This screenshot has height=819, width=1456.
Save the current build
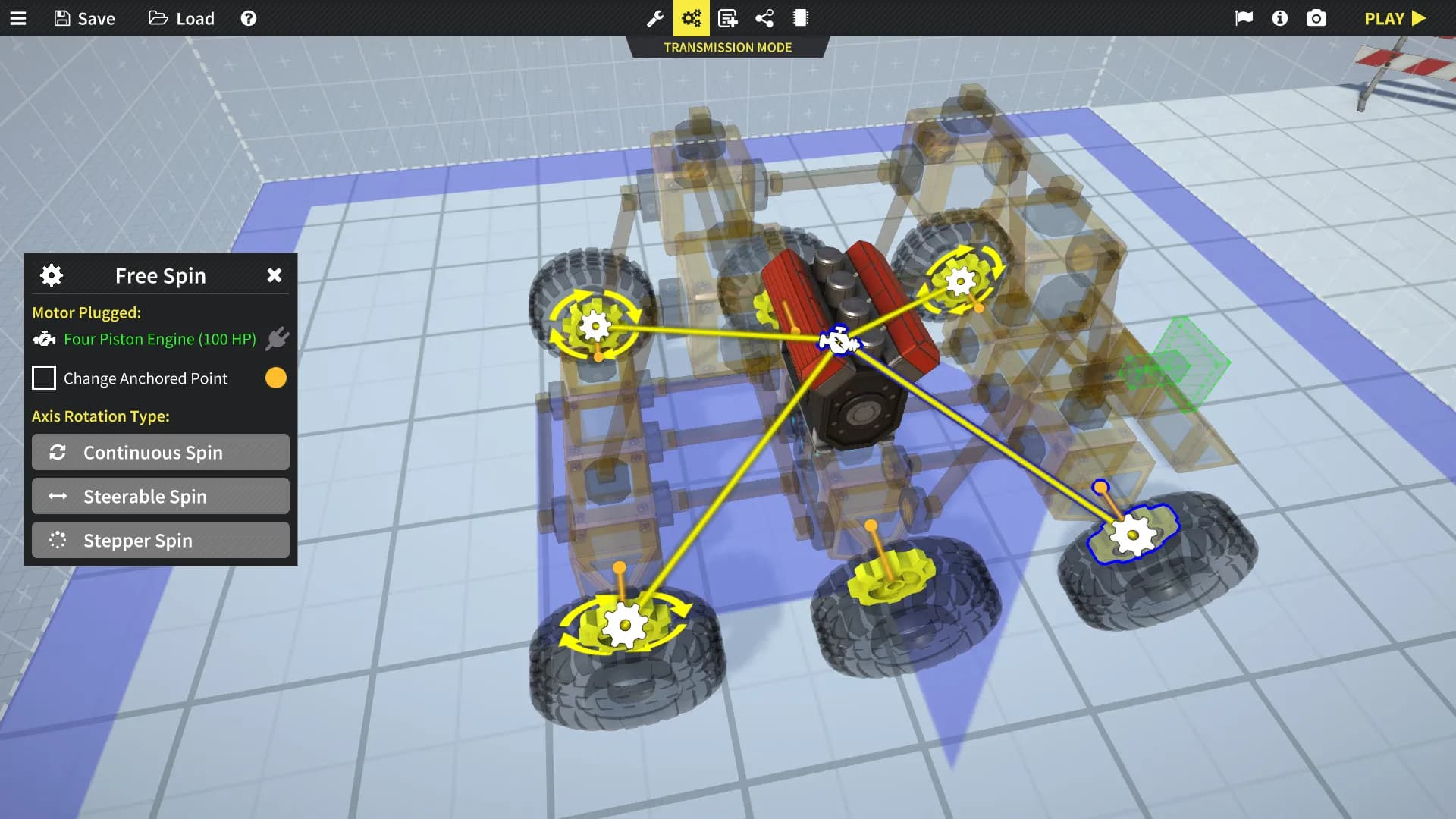coord(85,18)
